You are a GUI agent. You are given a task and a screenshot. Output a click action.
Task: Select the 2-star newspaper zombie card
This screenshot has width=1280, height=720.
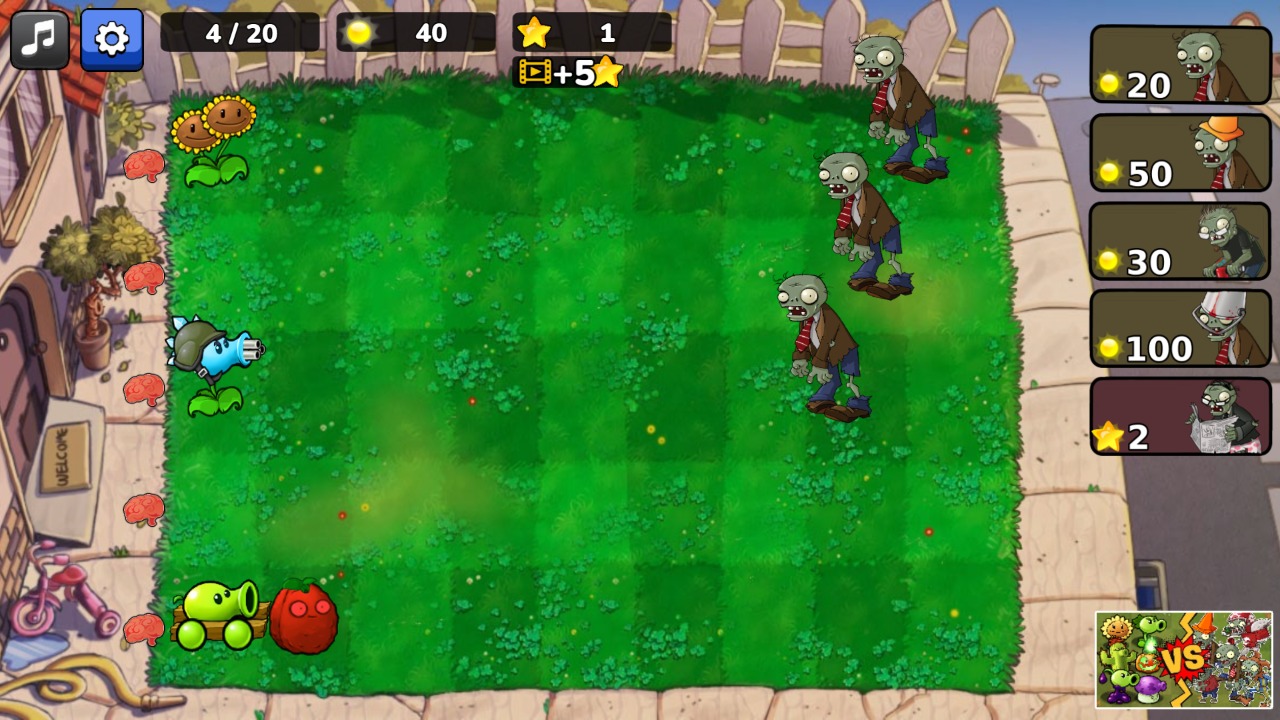pyautogui.click(x=1180, y=417)
